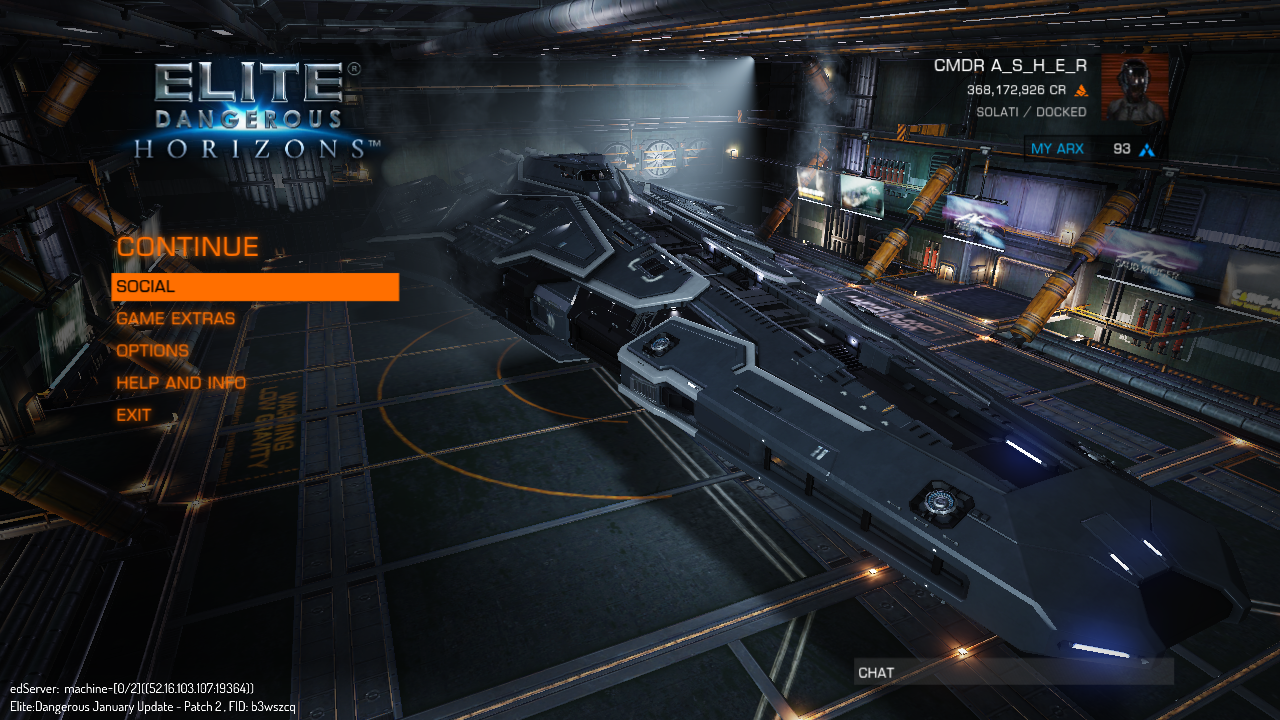
Task: Open the My Arx balance button
Action: 1093,149
